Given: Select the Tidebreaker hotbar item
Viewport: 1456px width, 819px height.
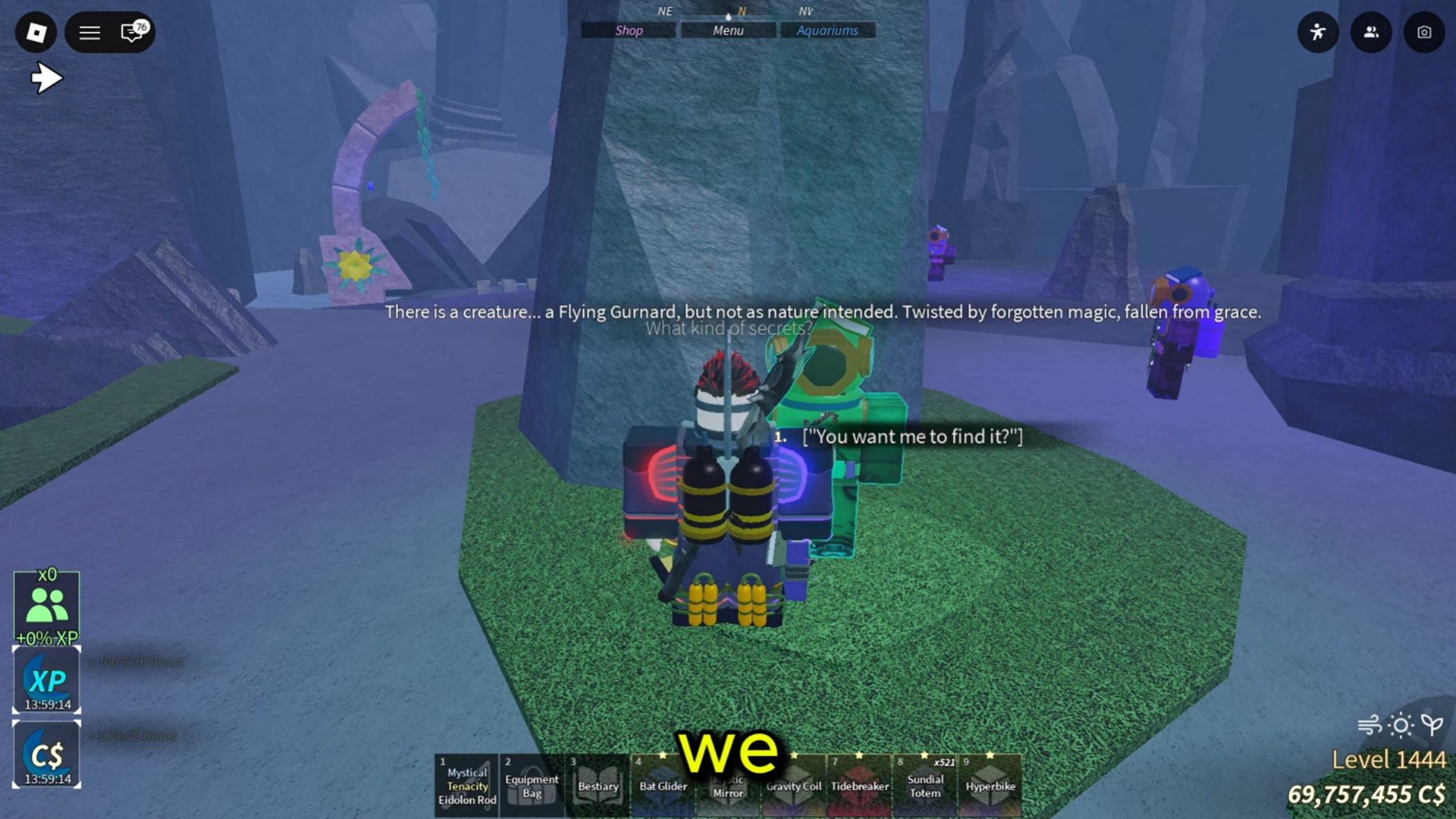Looking at the screenshot, I should 858,783.
